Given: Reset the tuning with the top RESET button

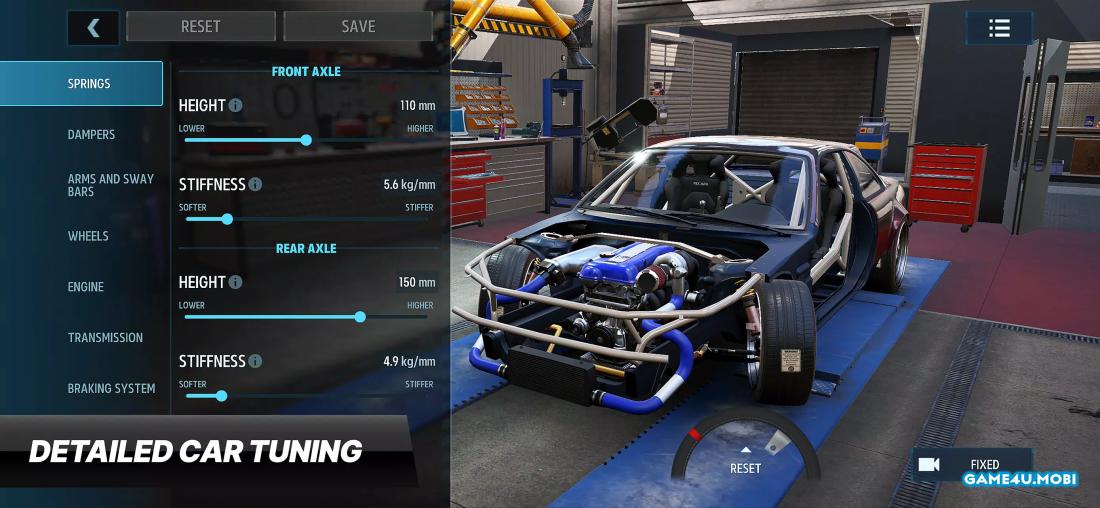Looking at the screenshot, I should click(201, 27).
